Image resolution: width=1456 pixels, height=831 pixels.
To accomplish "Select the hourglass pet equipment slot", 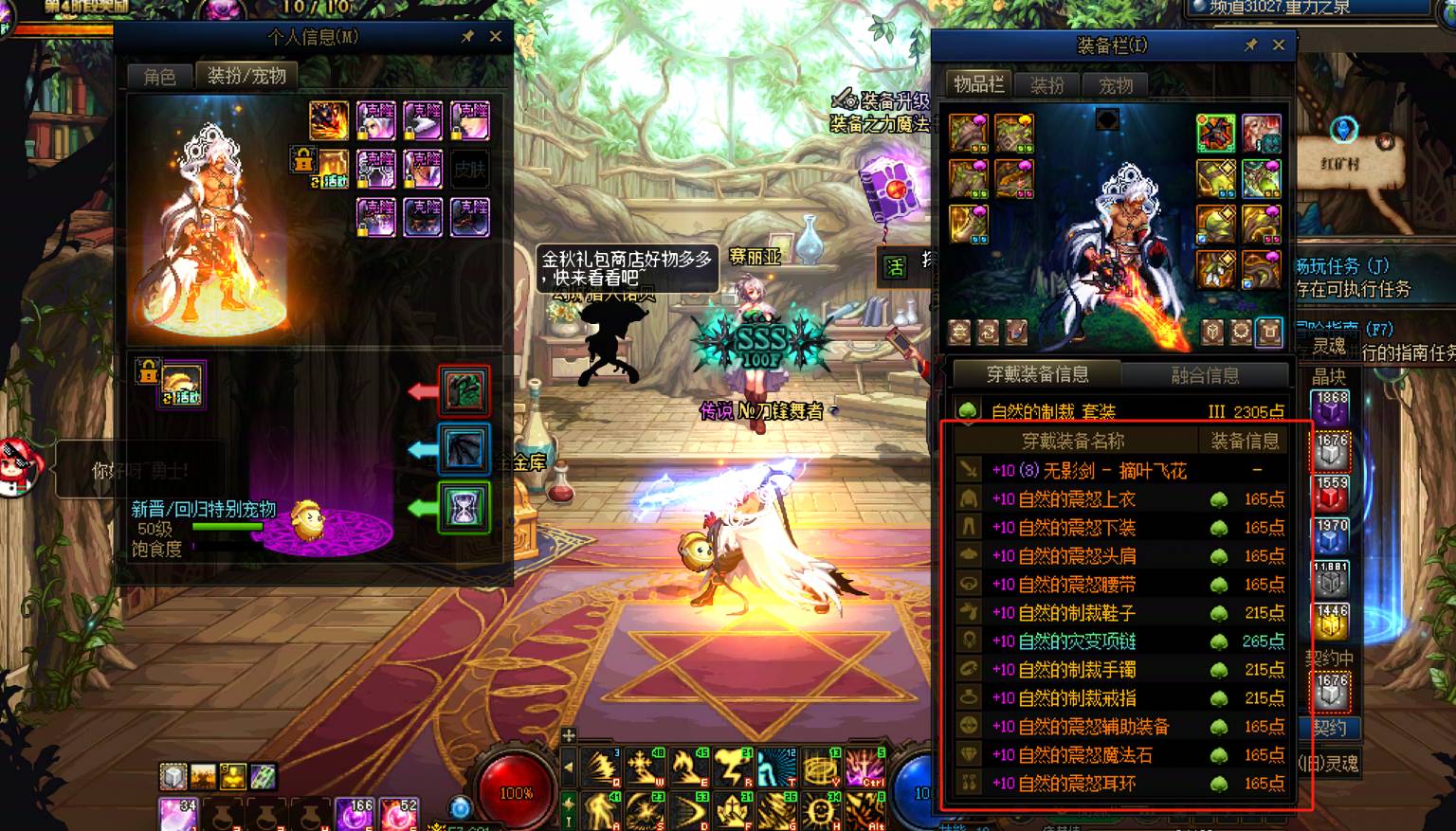I will coord(464,508).
